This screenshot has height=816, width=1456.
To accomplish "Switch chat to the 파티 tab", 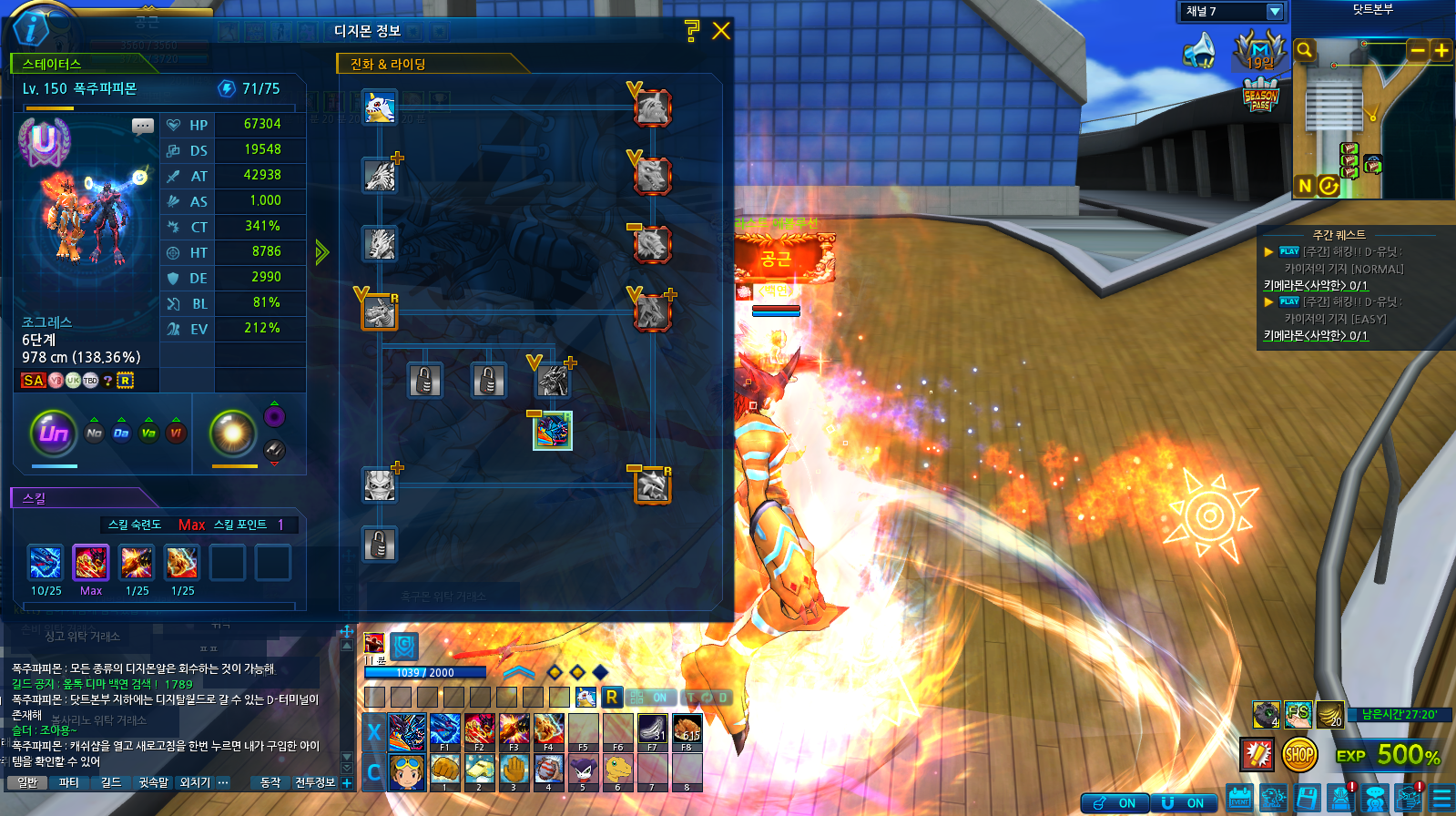I will coord(68,782).
